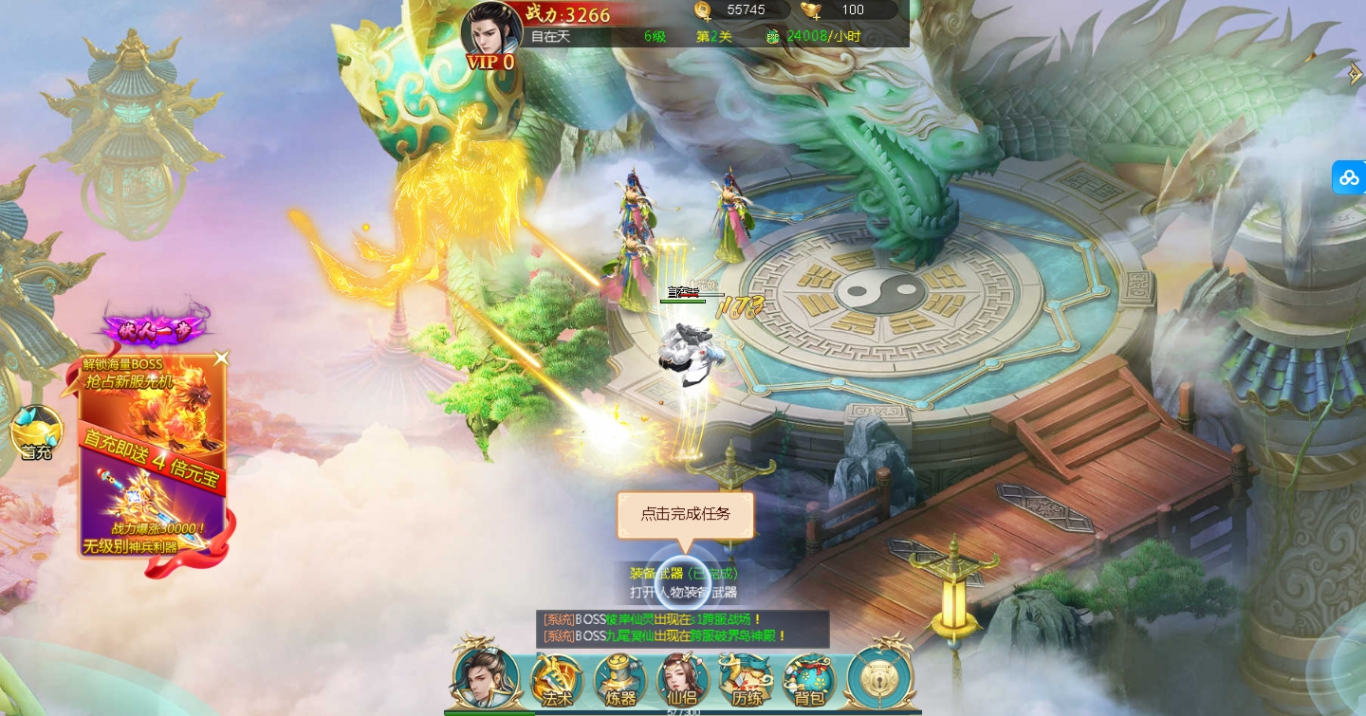Image resolution: width=1366 pixels, height=716 pixels.
Task: Close the first-recharge promo banner
Action: [x=221, y=358]
